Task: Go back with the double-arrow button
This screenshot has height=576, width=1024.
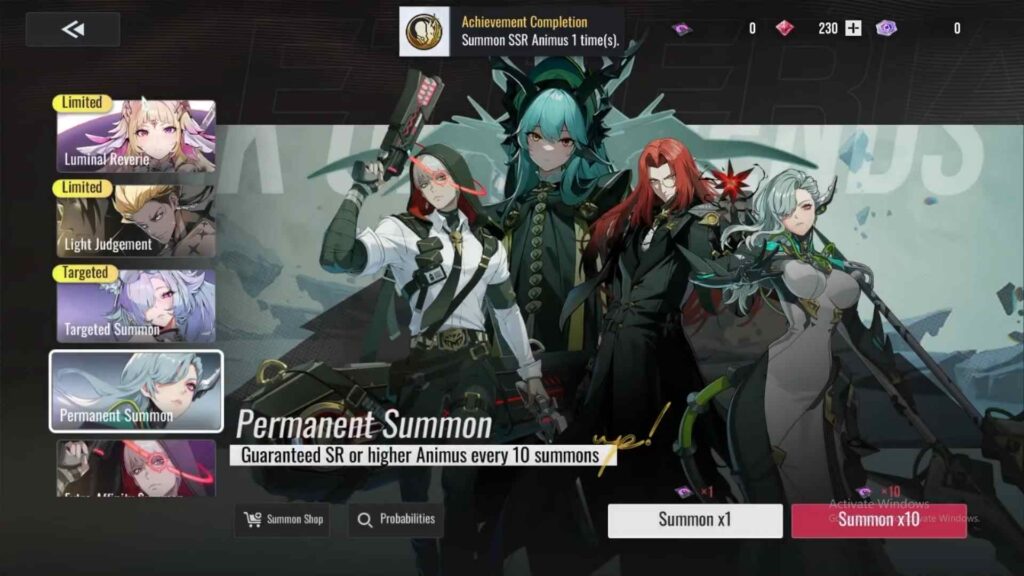Action: [73, 30]
